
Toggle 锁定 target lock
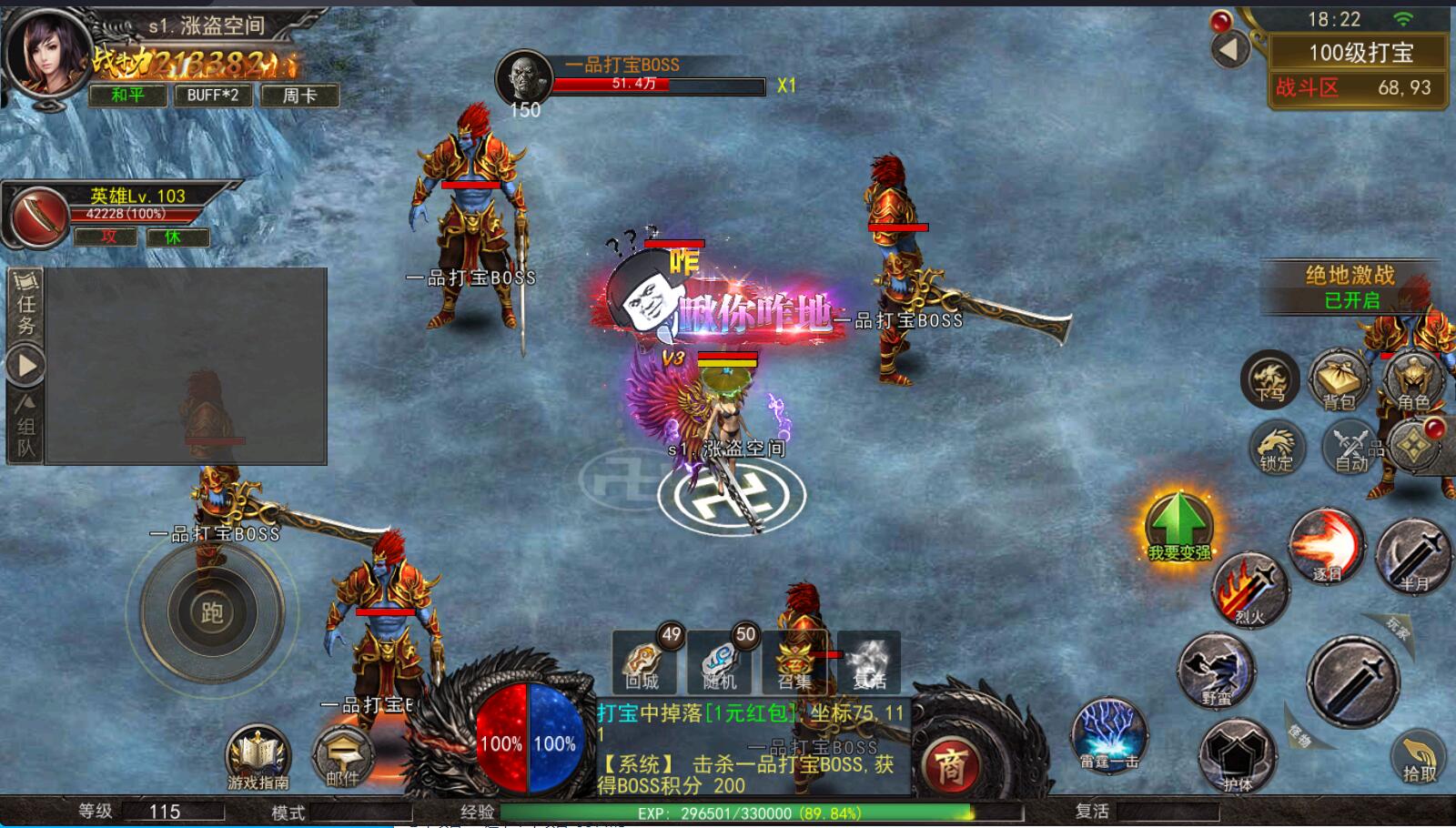tap(1277, 448)
